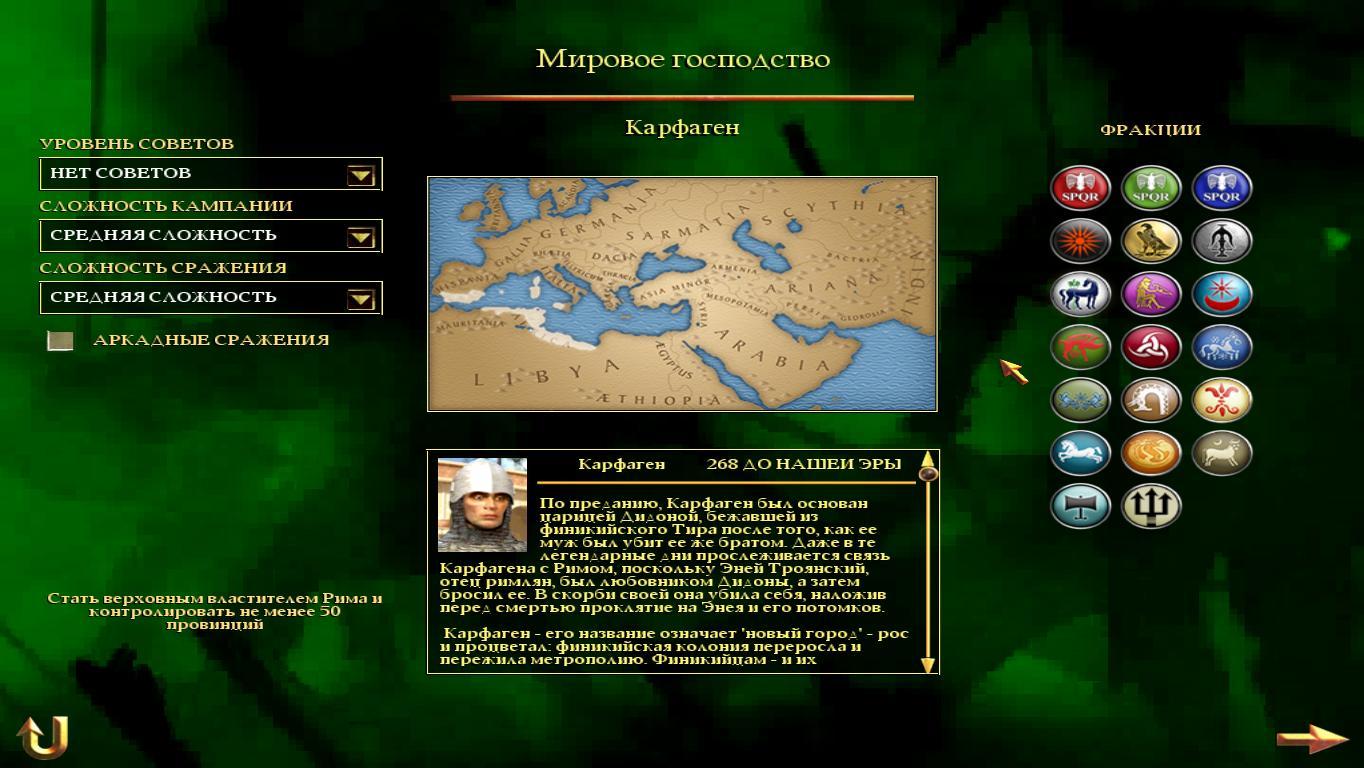This screenshot has width=1364, height=768.
Task: Click the description scrollbar down arrow
Action: pyautogui.click(x=927, y=665)
